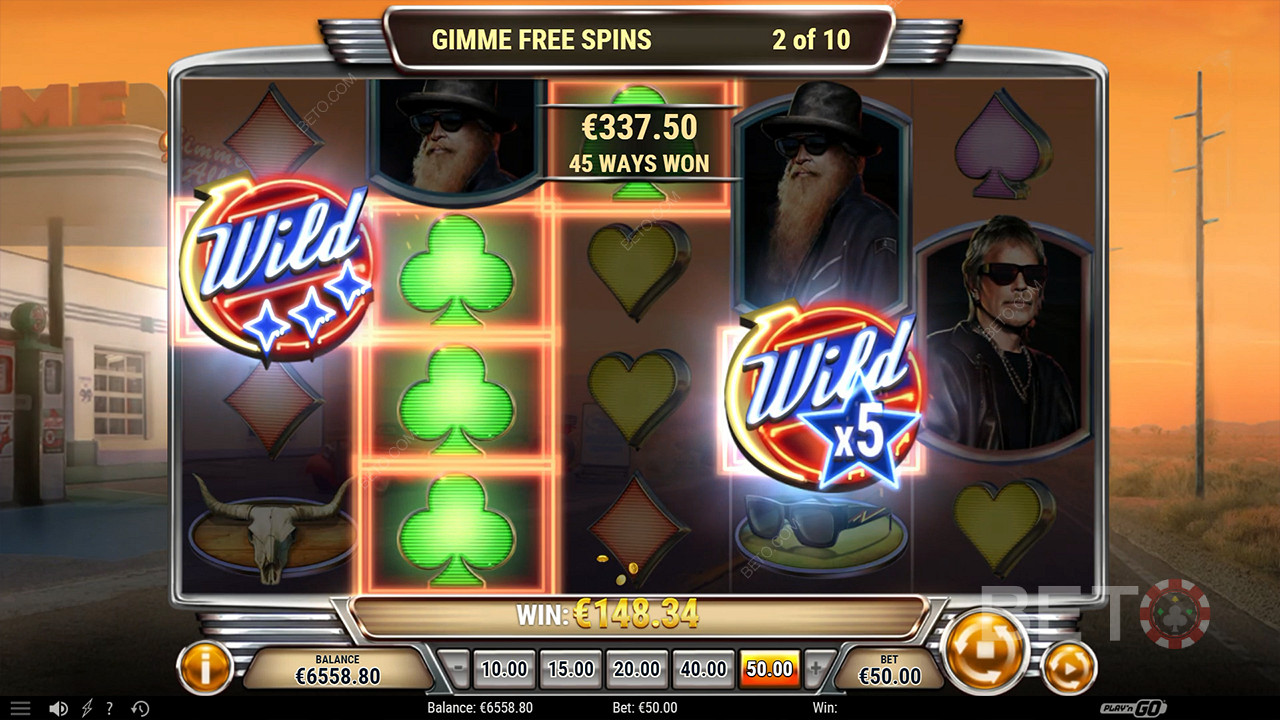Show the game history clock icon
Viewport: 1280px width, 720px height.
tap(140, 709)
